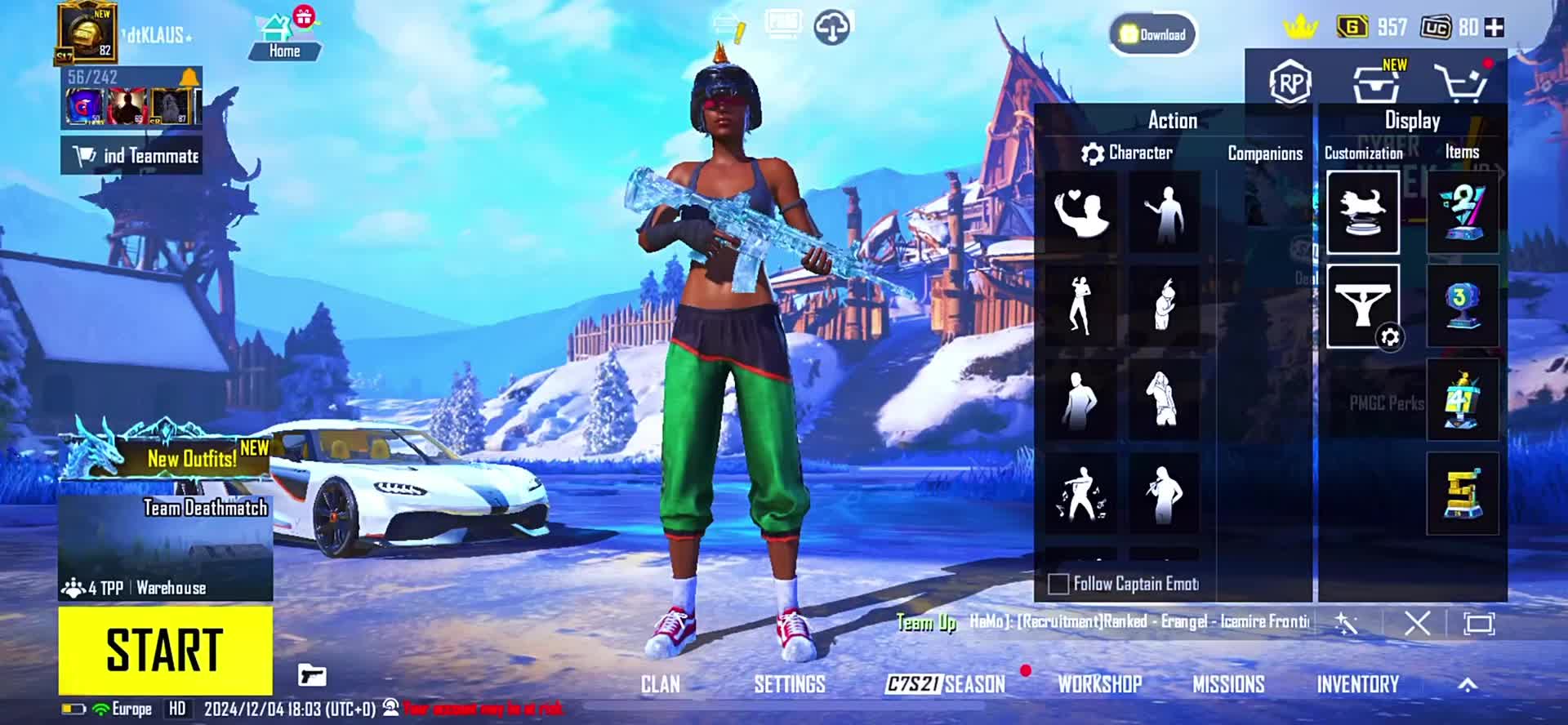This screenshot has height=725, width=1568.
Task: Open the Royale Pass RP icon
Action: [x=1290, y=83]
